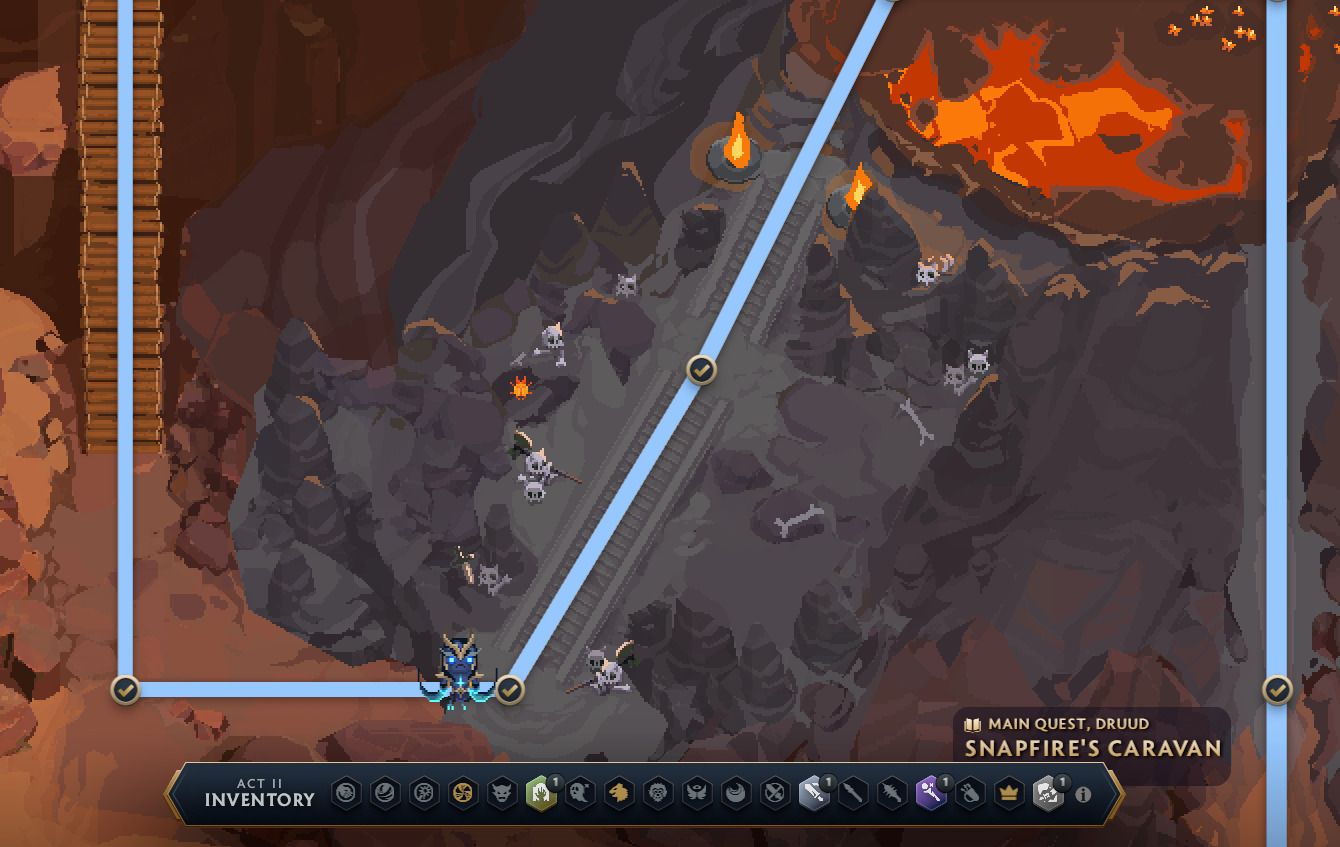The height and width of the screenshot is (847, 1340).
Task: Select the ghost inventory token
Action: coord(579,795)
